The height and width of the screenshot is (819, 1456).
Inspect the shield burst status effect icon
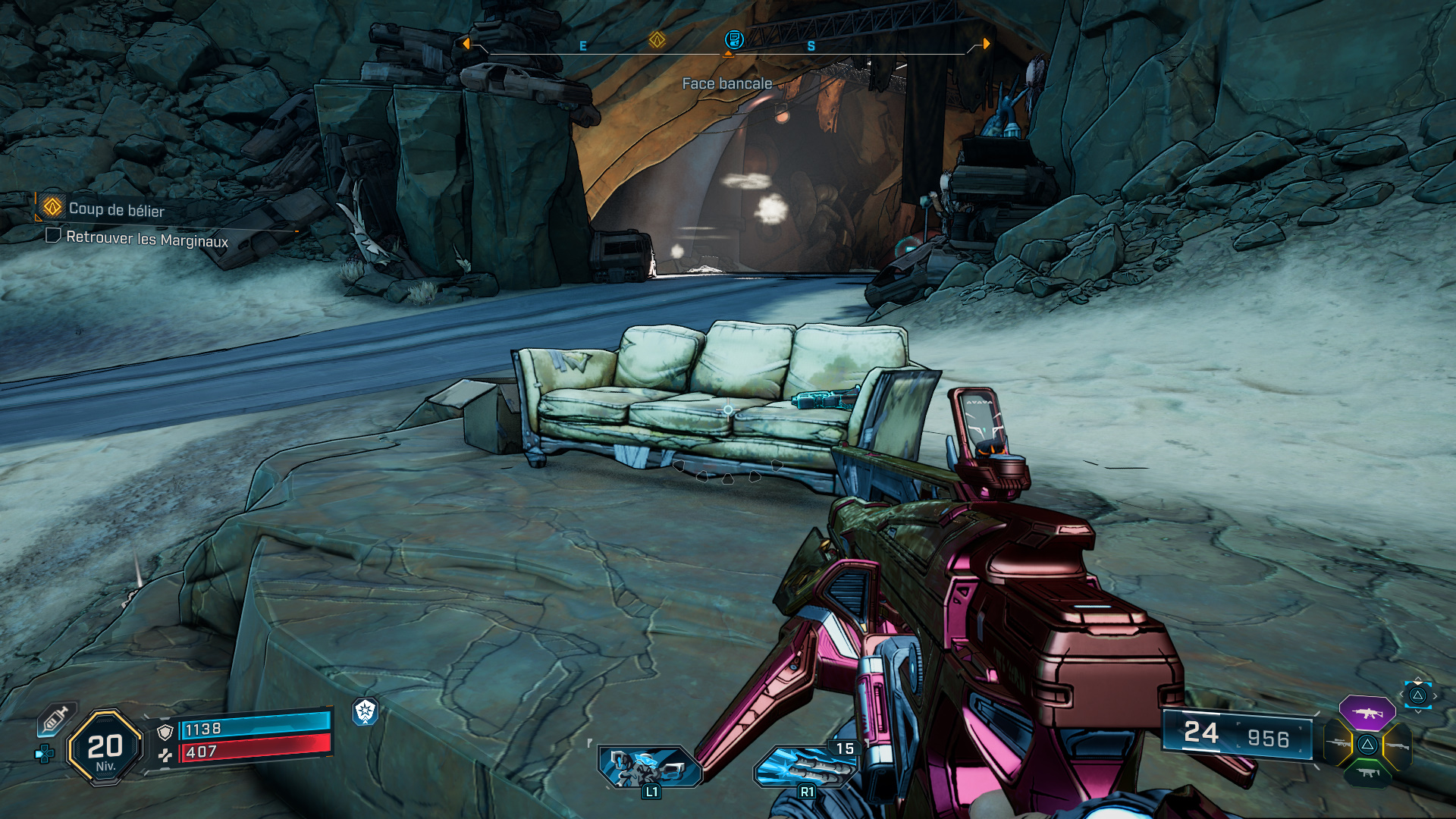(366, 711)
